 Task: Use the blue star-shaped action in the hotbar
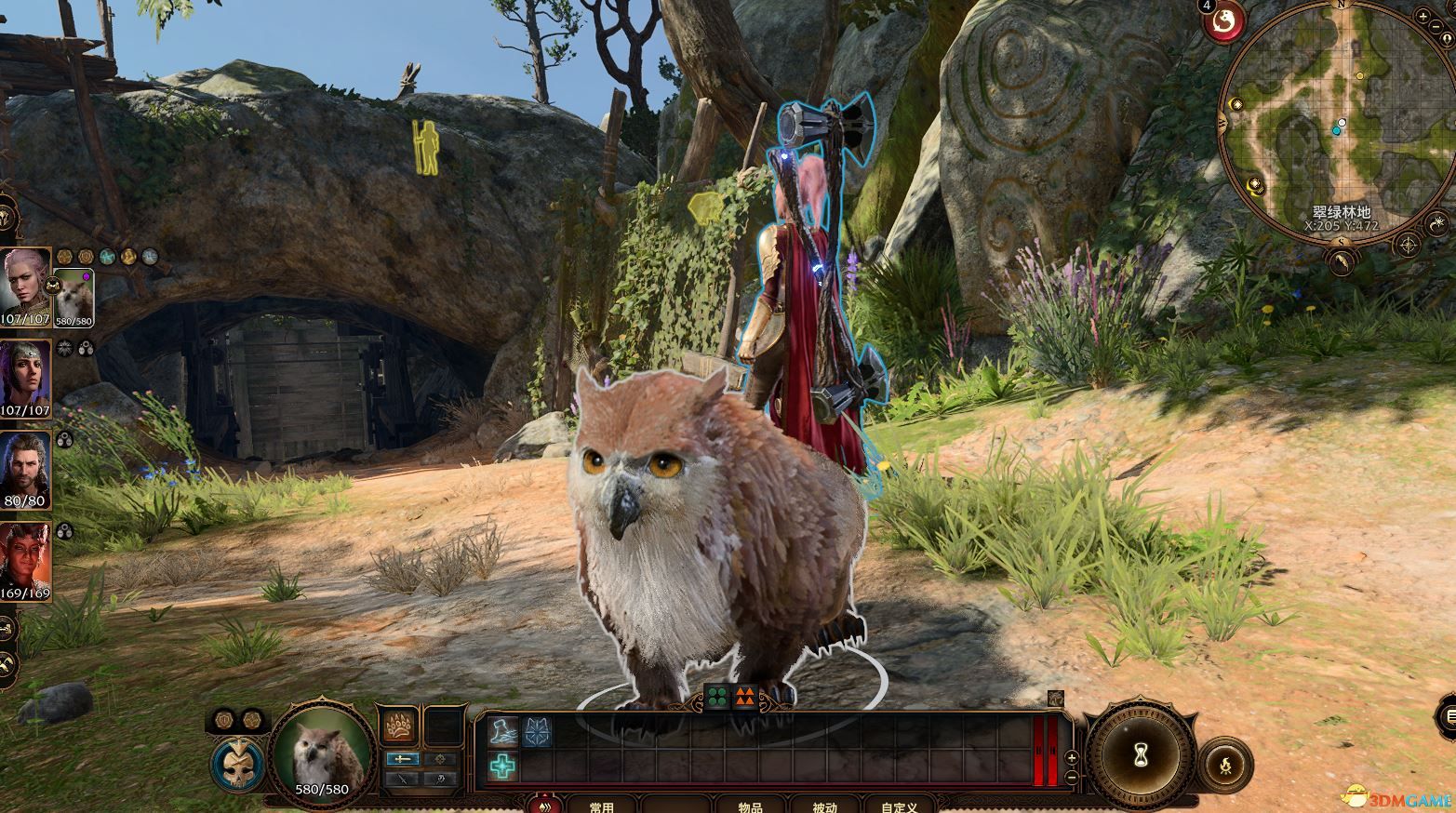(537, 731)
